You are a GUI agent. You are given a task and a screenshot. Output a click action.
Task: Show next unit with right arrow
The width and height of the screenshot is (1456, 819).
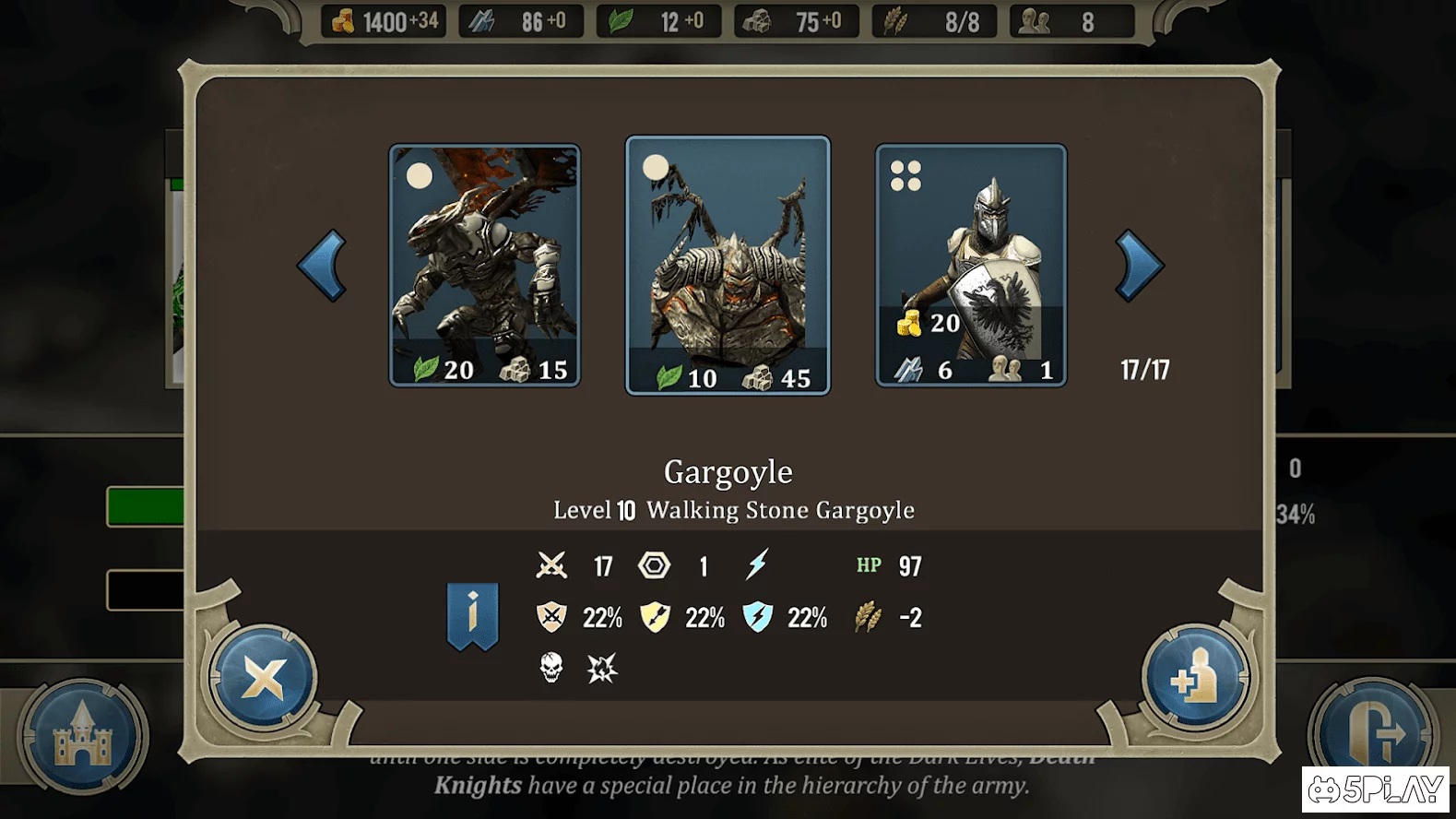1139,266
